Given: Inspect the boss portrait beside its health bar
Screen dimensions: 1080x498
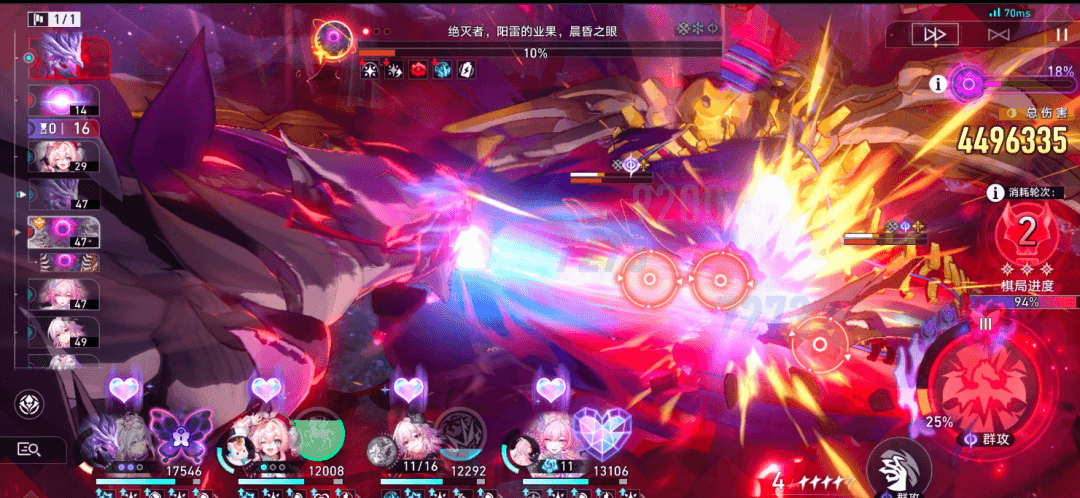Looking at the screenshot, I should tap(333, 41).
